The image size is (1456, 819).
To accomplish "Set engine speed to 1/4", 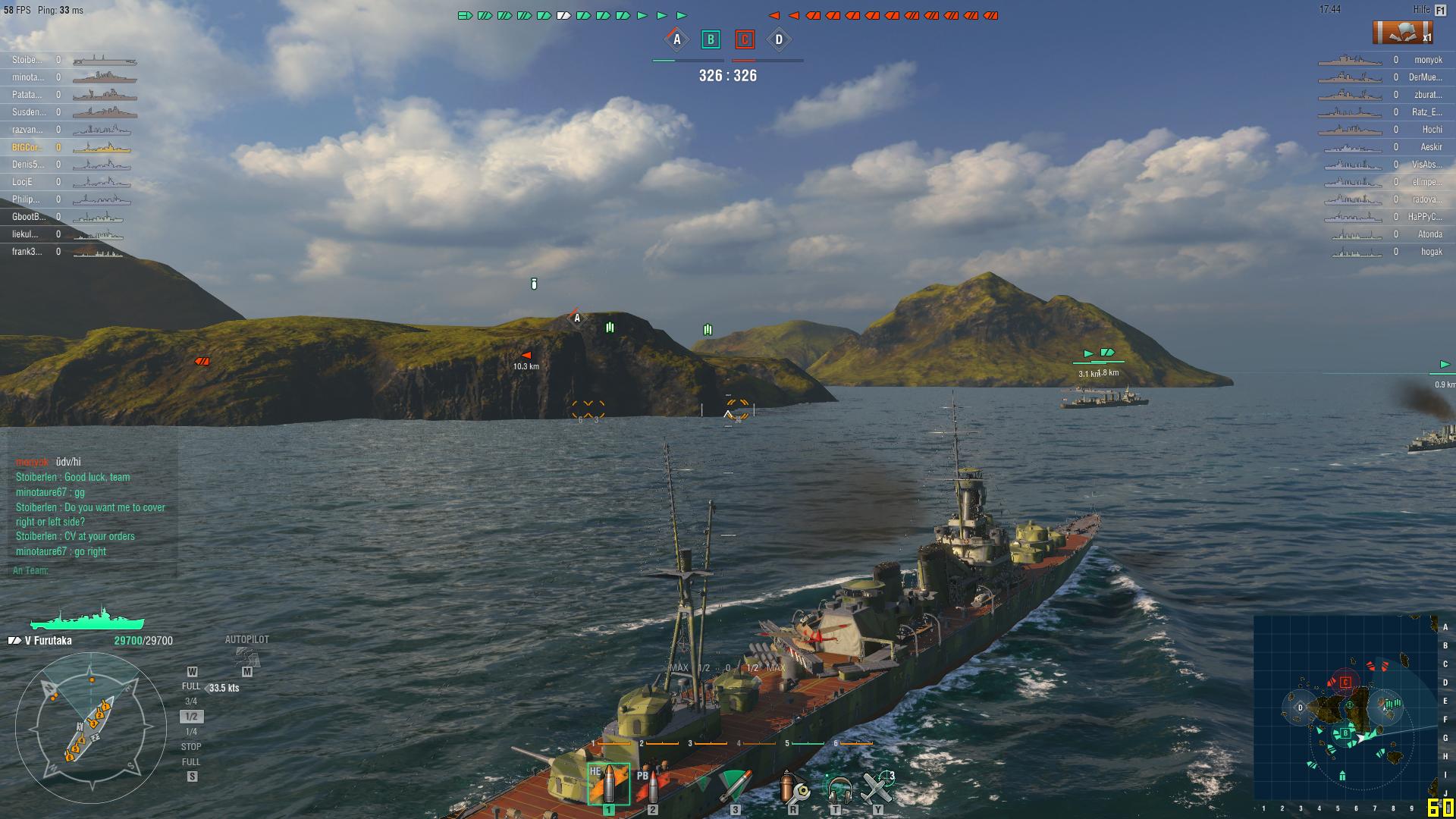I will [x=191, y=732].
